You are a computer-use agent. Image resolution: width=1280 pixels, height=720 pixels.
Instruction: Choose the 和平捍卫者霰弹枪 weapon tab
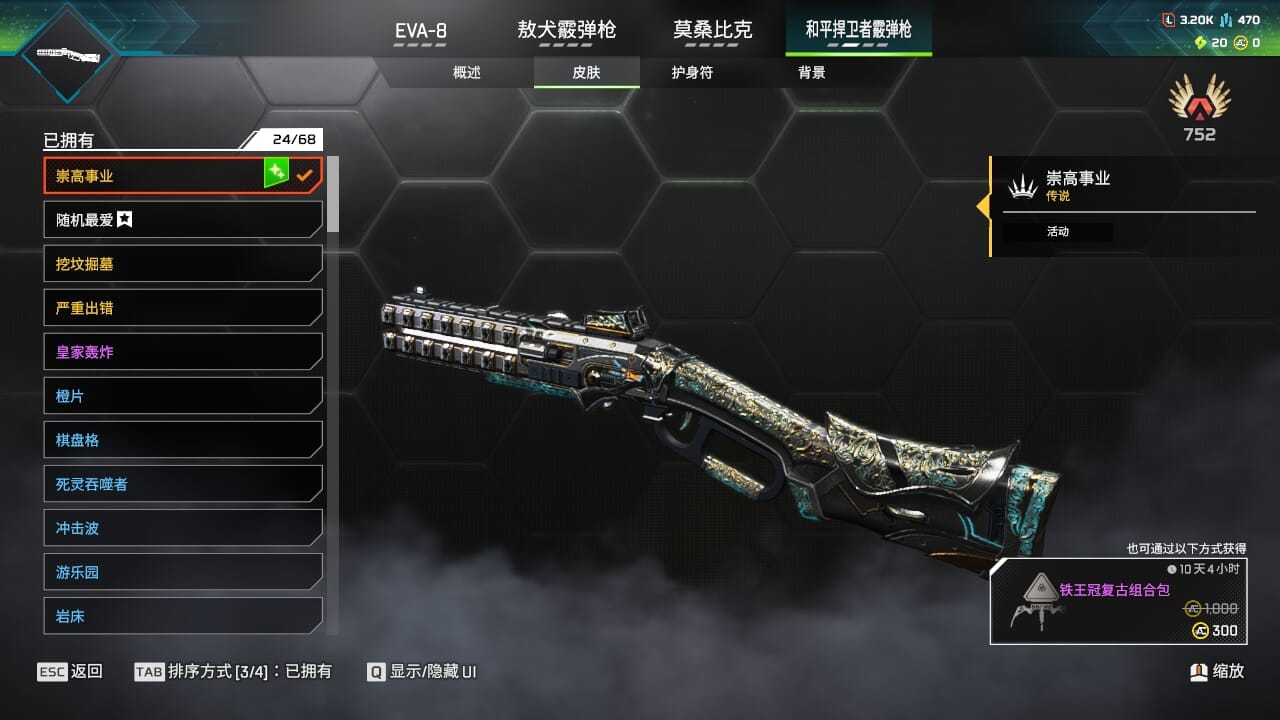859,30
